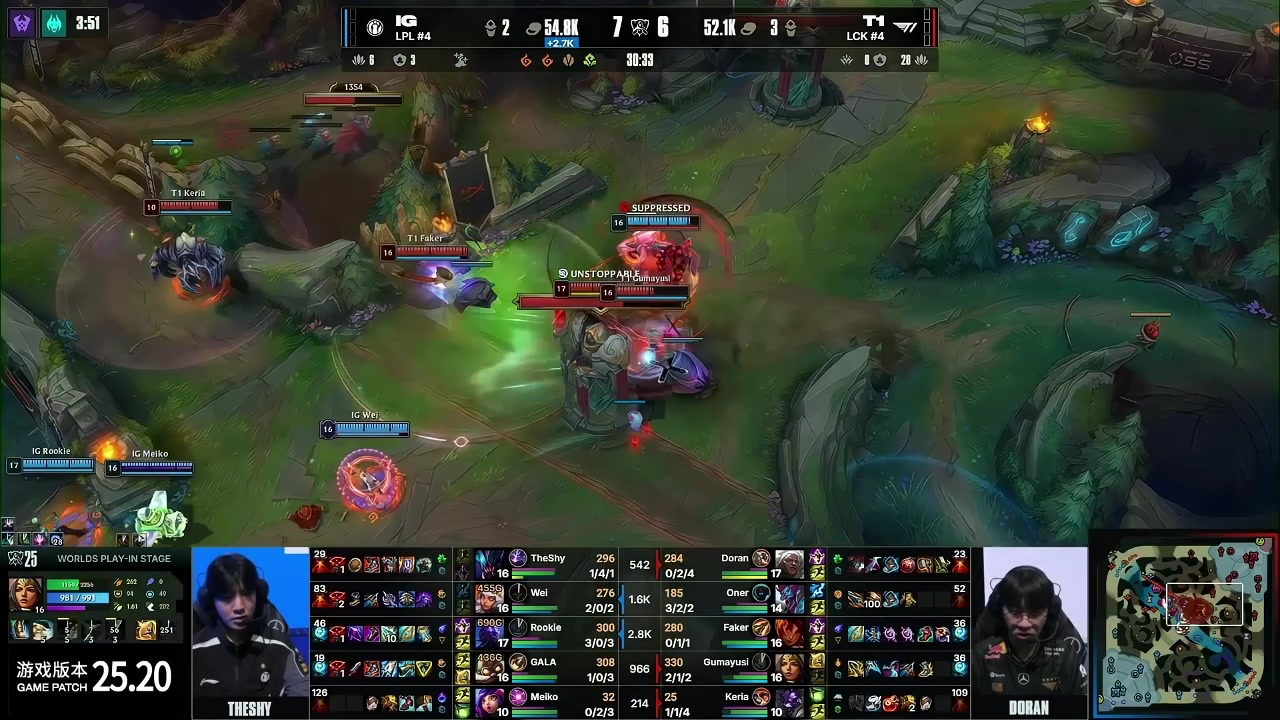
Task: Click Doran's champion portrait in scoreboard
Action: pyautogui.click(x=789, y=565)
